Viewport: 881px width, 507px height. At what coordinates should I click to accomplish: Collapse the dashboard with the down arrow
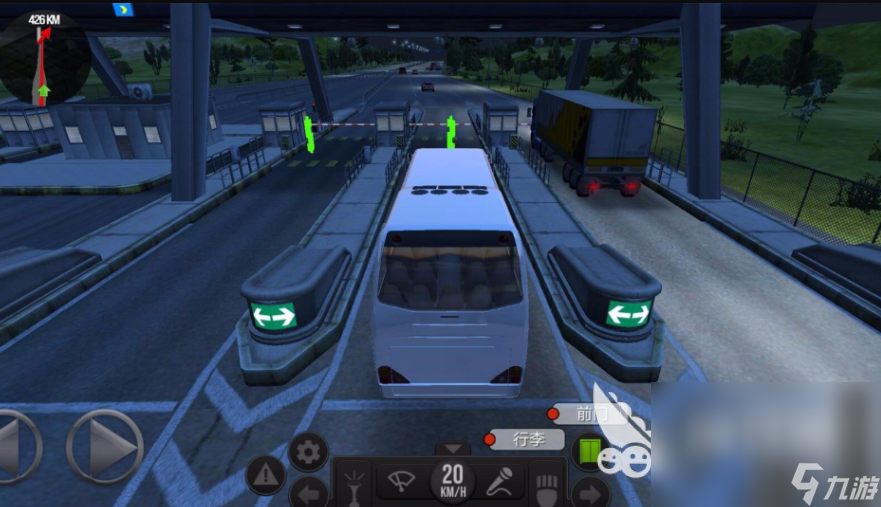452,449
